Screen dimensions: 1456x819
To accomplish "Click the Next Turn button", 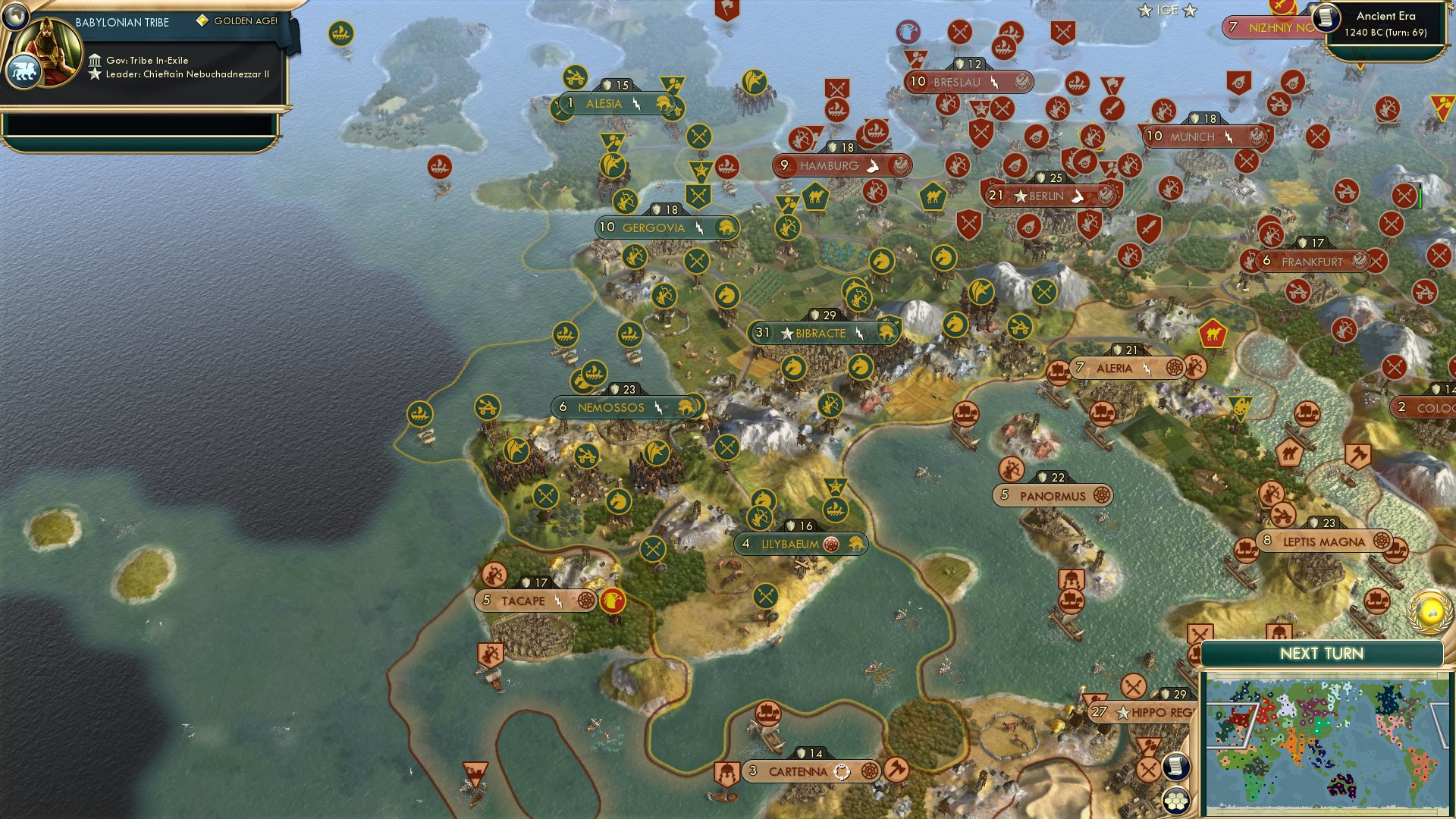I will pos(1323,653).
